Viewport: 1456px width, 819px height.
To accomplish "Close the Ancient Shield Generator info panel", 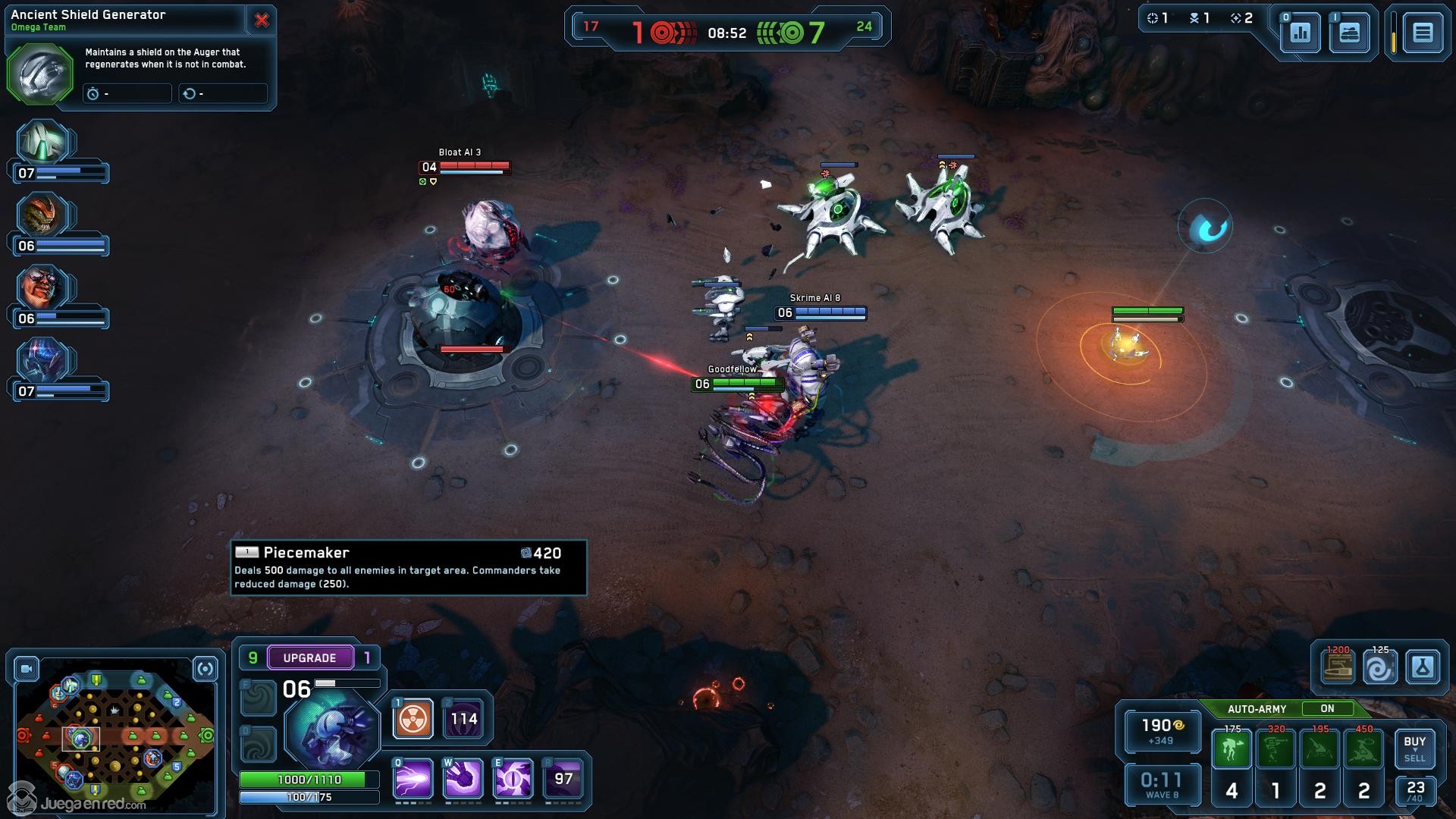I will 262,20.
